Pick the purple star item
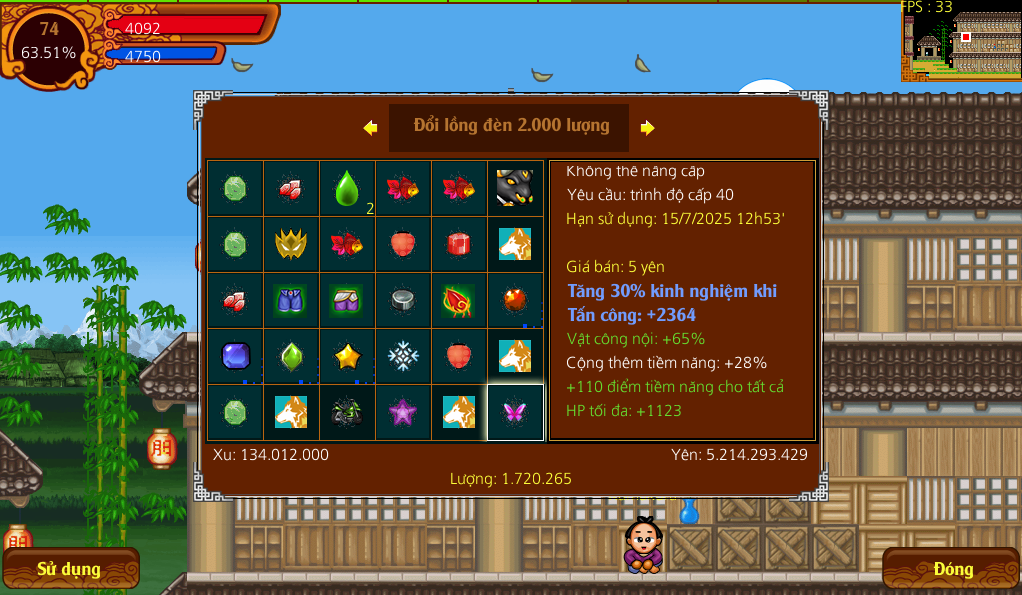1022x595 pixels. (403, 412)
